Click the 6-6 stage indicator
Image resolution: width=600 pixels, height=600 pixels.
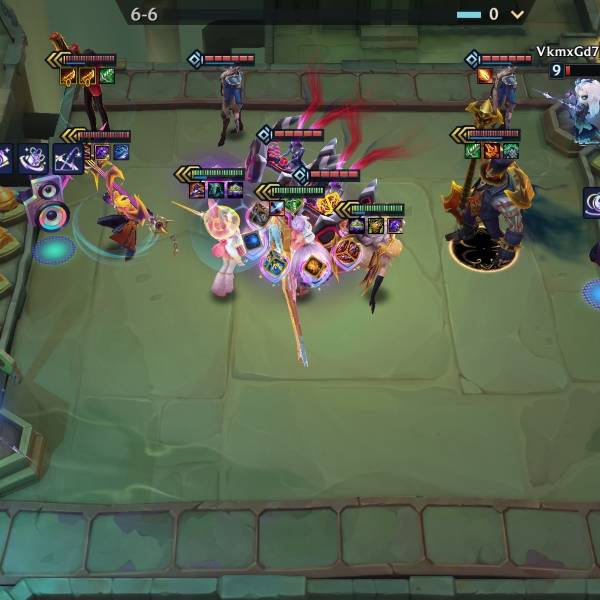pyautogui.click(x=144, y=15)
